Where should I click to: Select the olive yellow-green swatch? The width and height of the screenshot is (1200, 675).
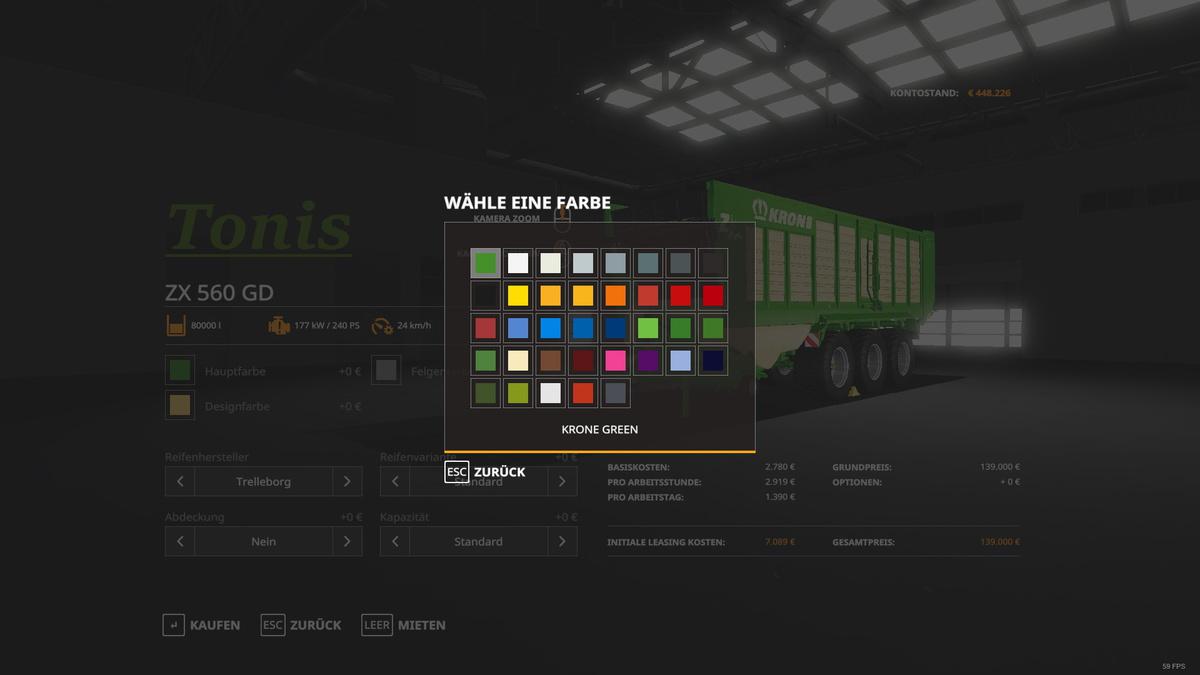point(517,393)
